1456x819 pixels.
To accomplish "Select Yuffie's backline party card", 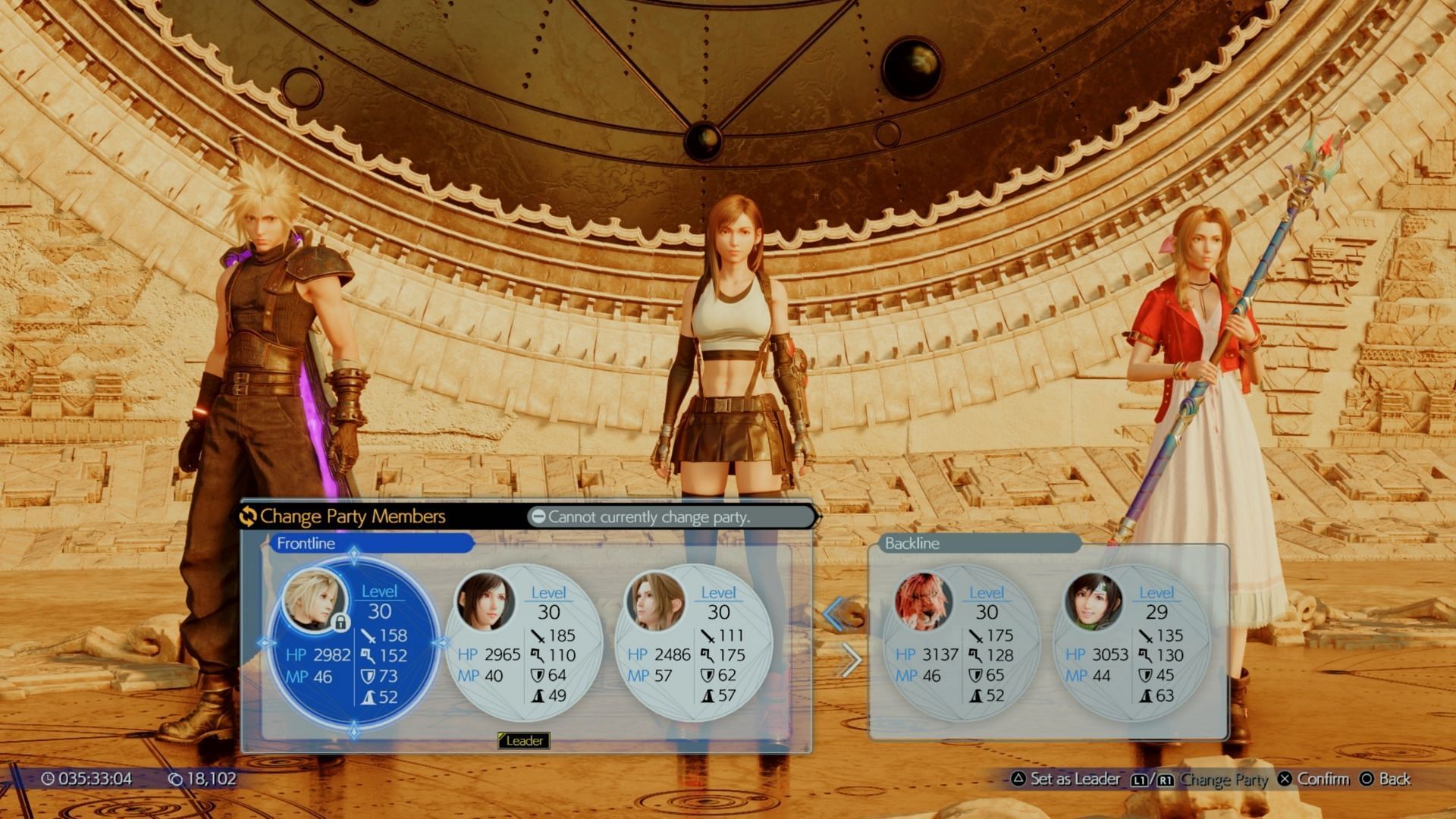I will coord(1131,645).
